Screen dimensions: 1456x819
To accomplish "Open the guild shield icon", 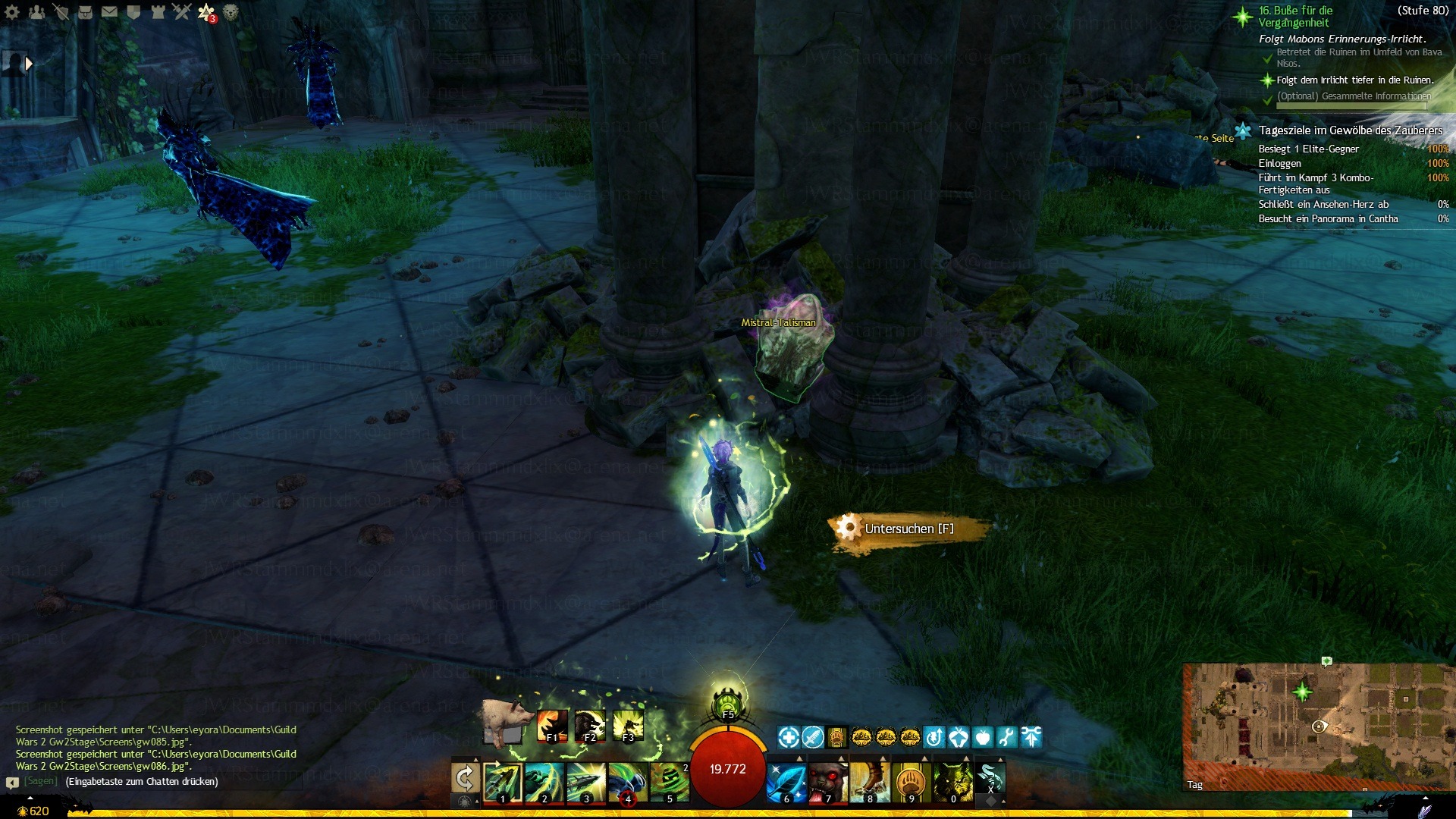I will point(133,12).
